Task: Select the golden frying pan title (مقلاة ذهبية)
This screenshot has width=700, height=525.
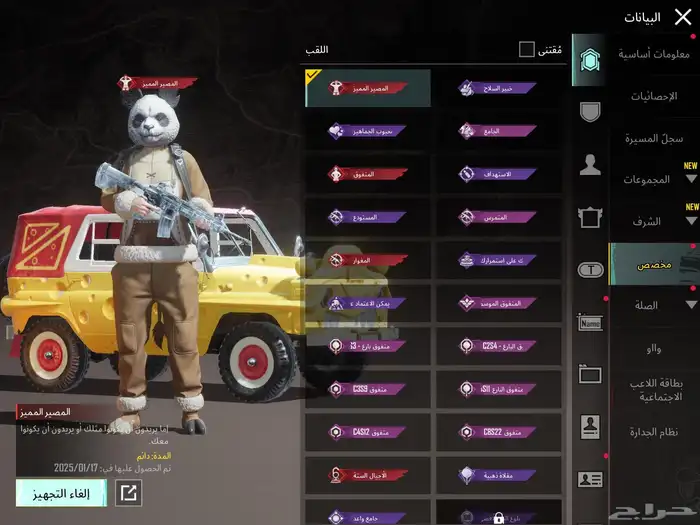Action: pos(497,474)
